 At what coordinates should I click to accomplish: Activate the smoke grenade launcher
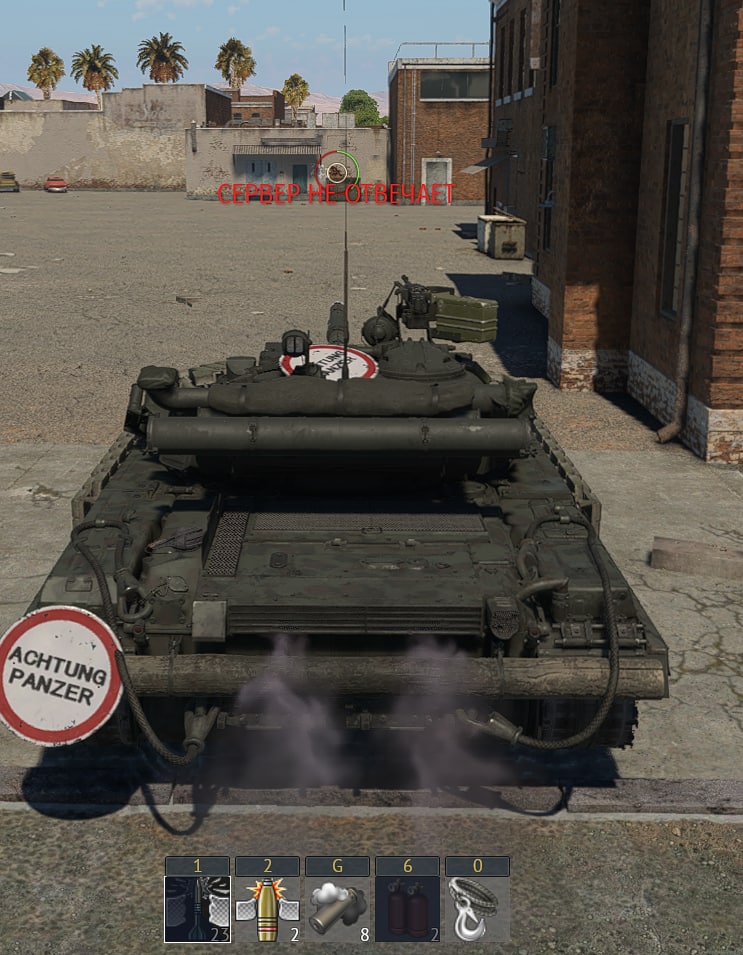pos(337,909)
